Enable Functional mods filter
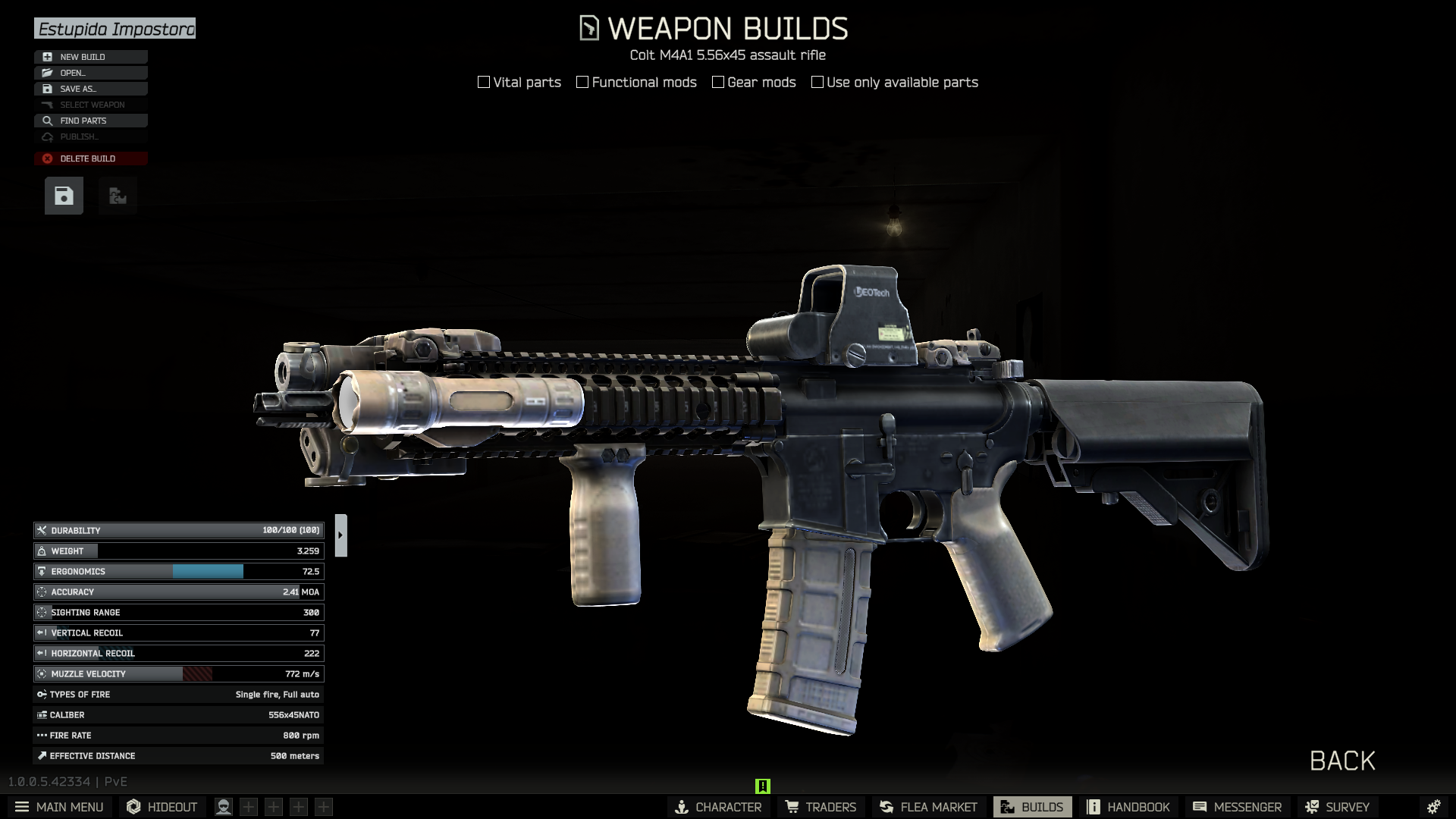 (x=582, y=82)
